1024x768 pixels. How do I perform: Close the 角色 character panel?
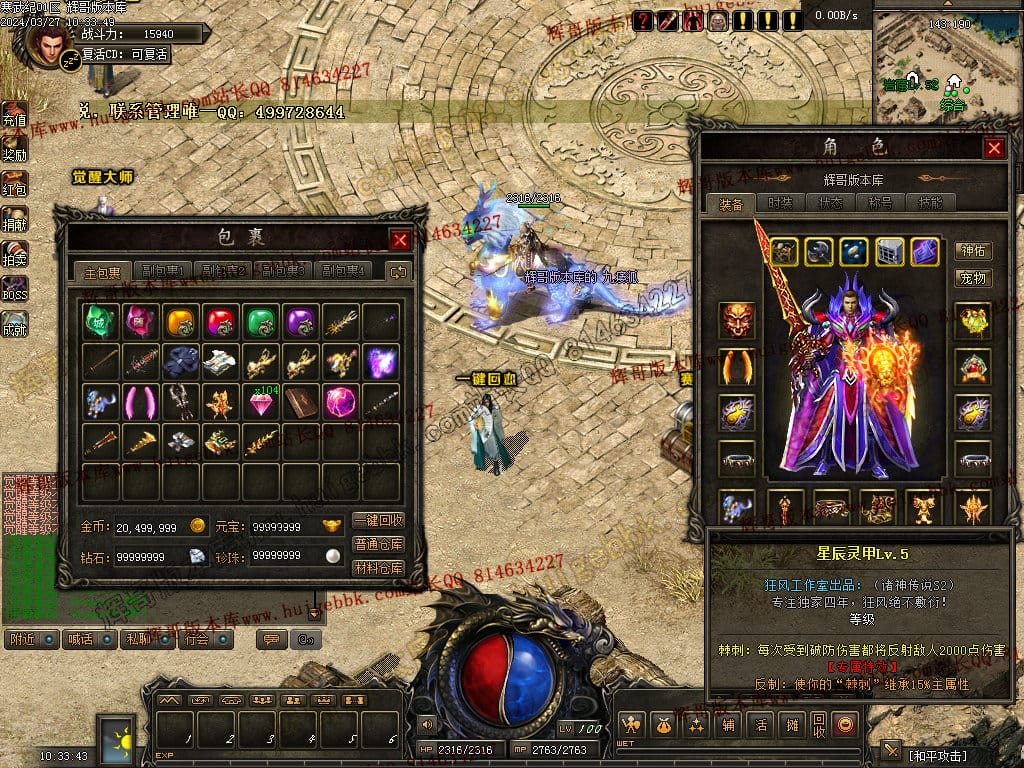(x=994, y=148)
